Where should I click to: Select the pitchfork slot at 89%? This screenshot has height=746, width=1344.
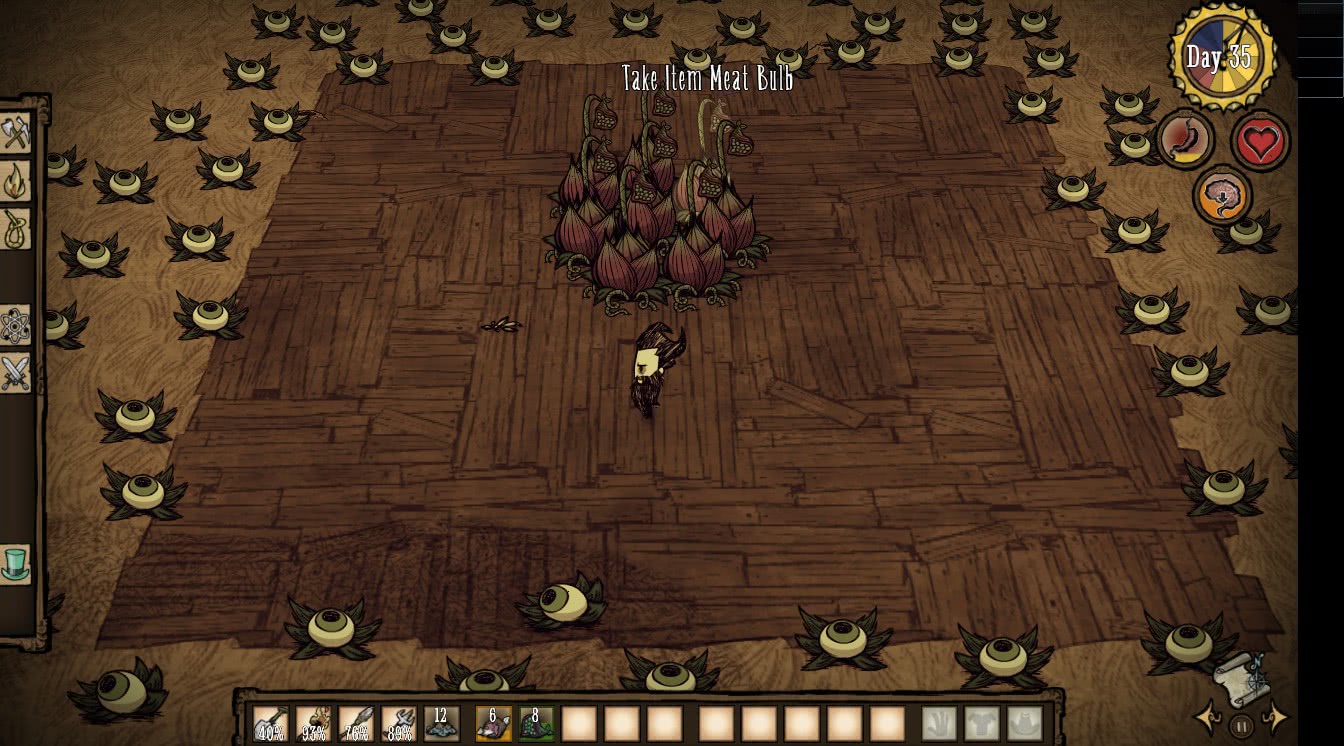pos(399,723)
